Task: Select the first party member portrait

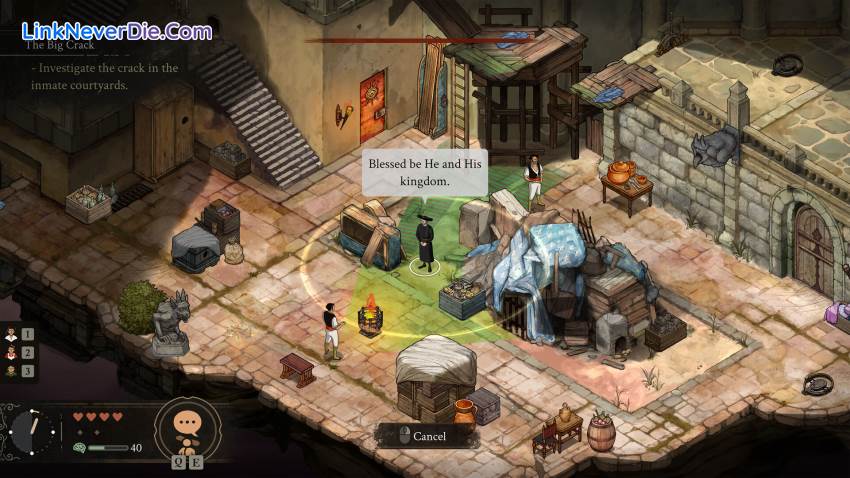Action: pos(12,334)
